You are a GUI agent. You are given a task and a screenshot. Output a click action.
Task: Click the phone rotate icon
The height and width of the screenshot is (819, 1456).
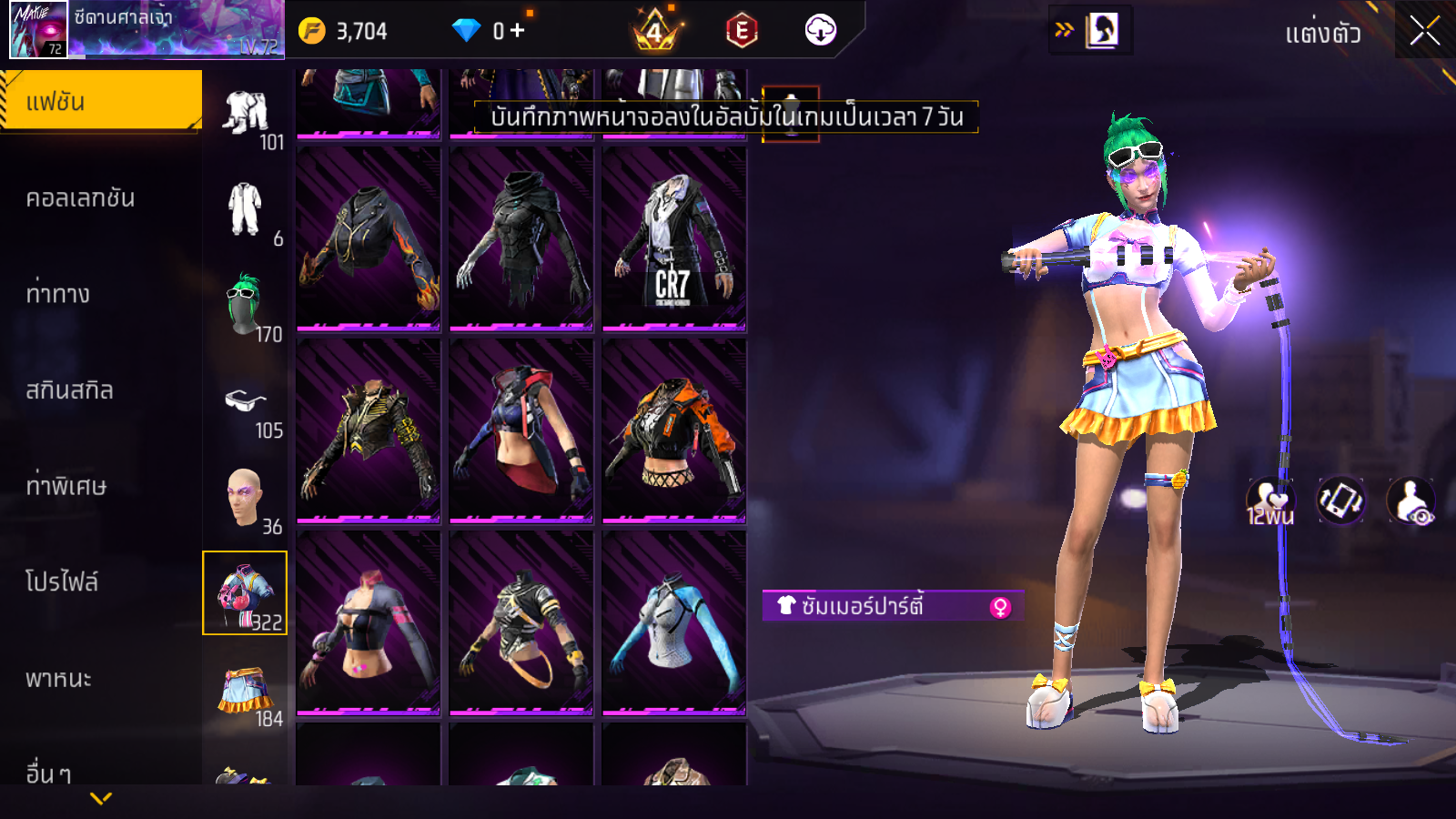[1340, 500]
